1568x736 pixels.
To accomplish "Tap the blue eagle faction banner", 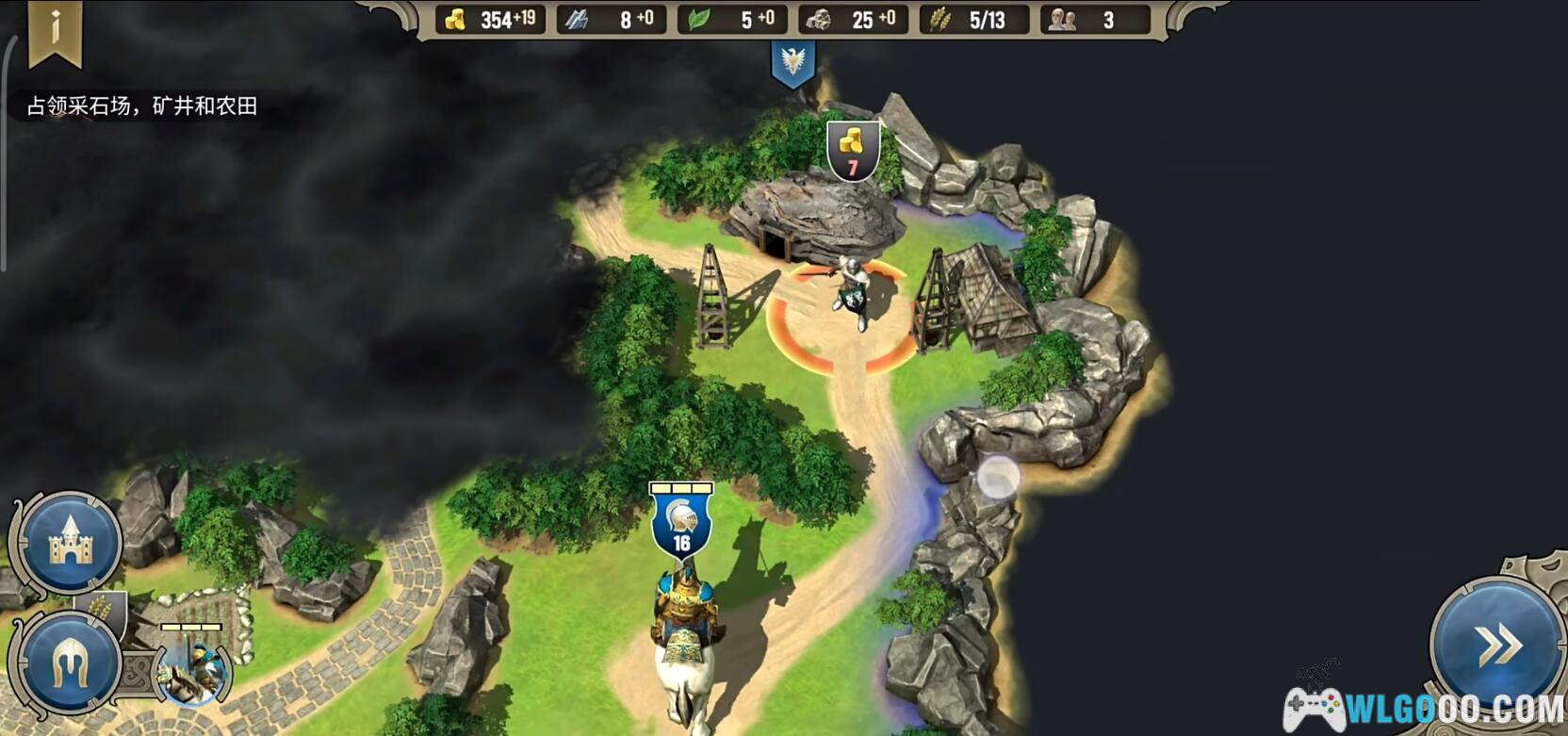I will pyautogui.click(x=792, y=63).
